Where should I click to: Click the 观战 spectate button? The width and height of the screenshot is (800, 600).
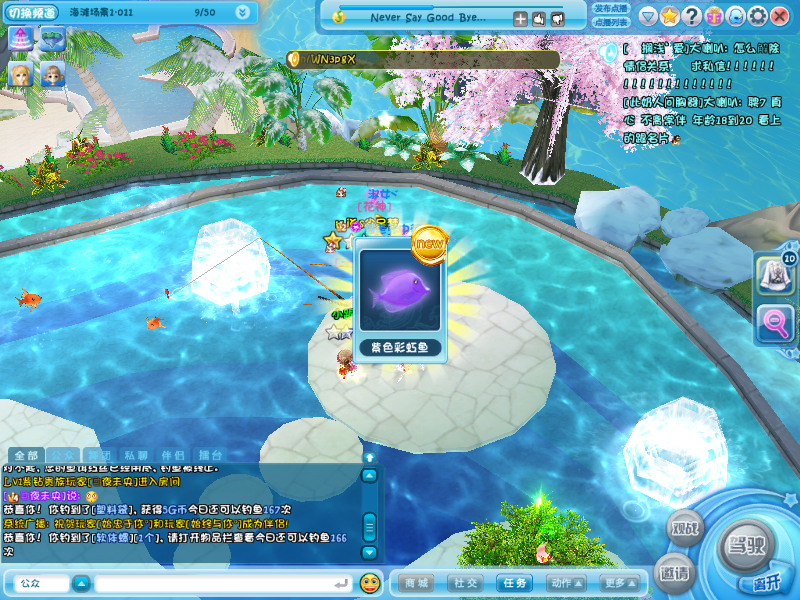685,529
